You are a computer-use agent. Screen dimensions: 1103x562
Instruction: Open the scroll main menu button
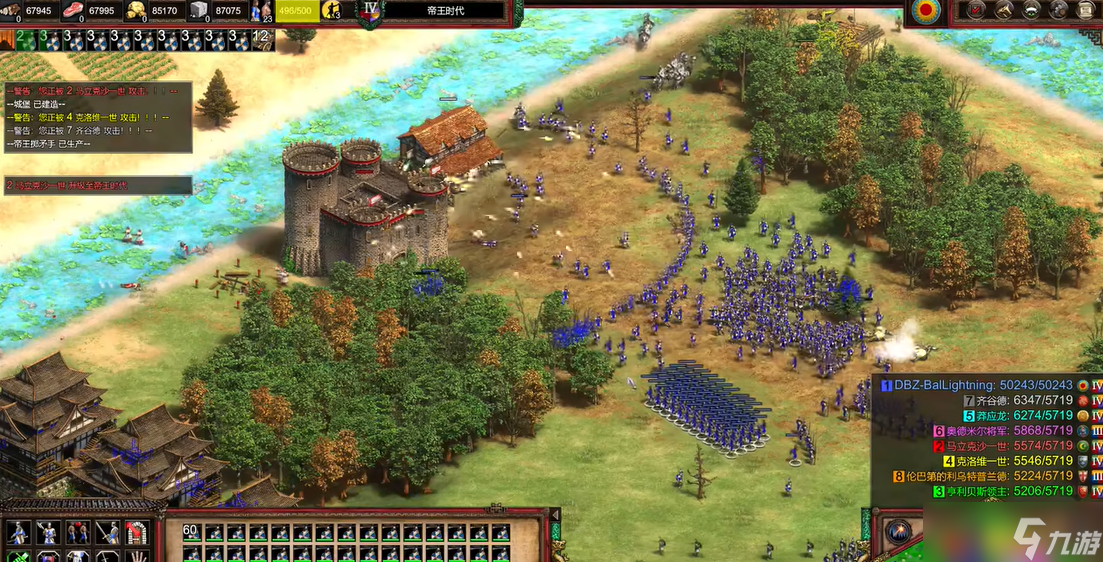coord(1085,10)
